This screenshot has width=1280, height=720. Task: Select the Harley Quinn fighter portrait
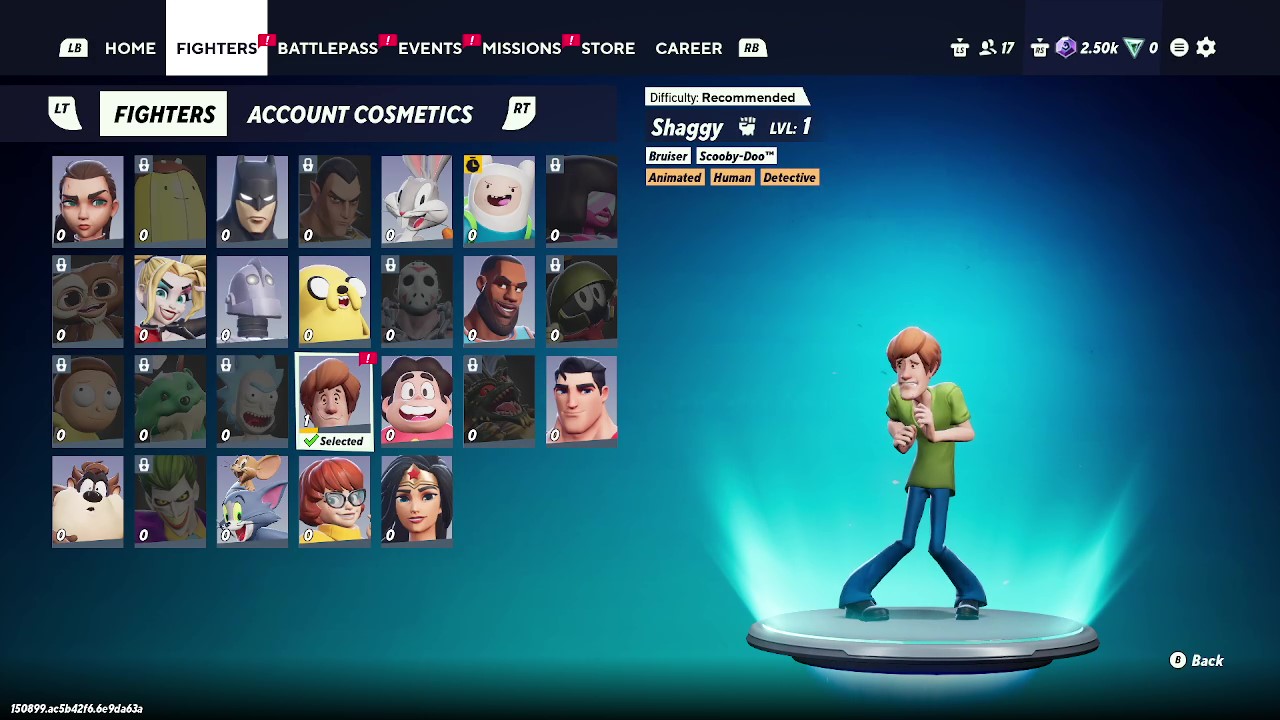click(169, 300)
